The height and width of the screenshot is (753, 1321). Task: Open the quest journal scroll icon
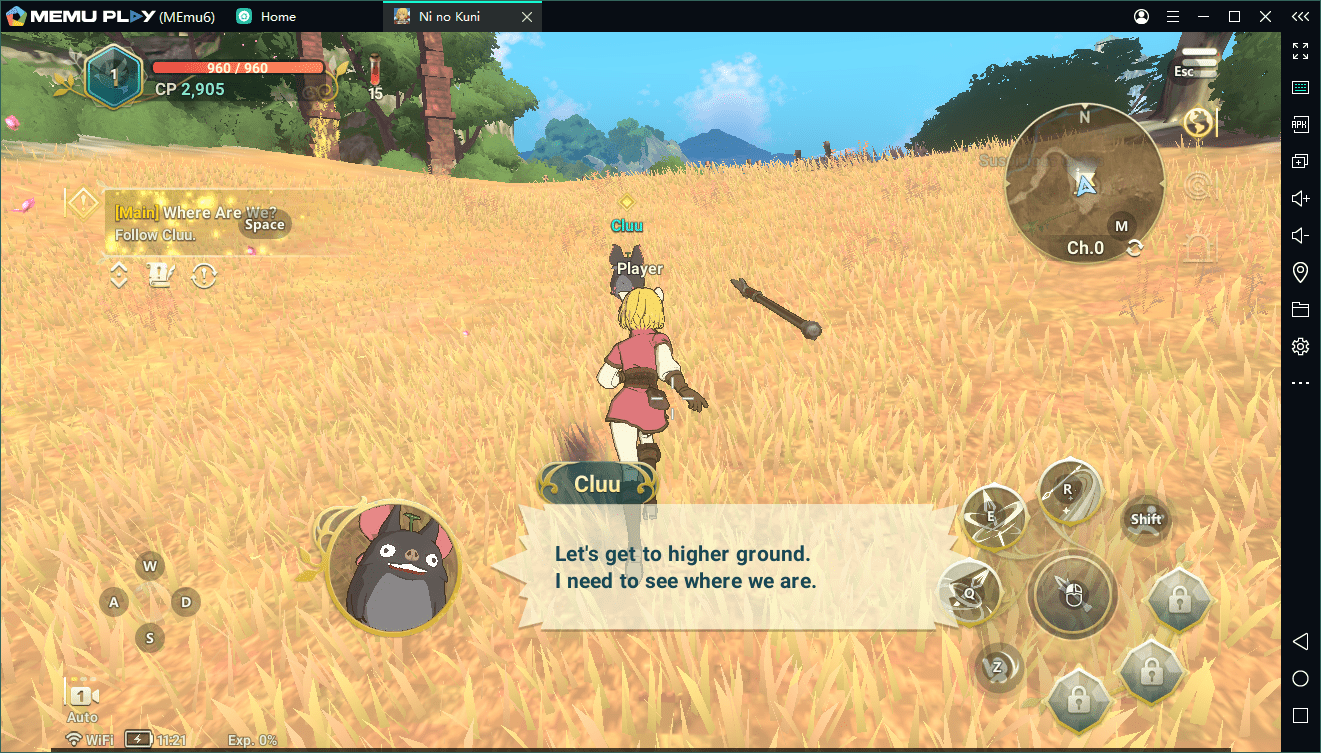[x=160, y=275]
